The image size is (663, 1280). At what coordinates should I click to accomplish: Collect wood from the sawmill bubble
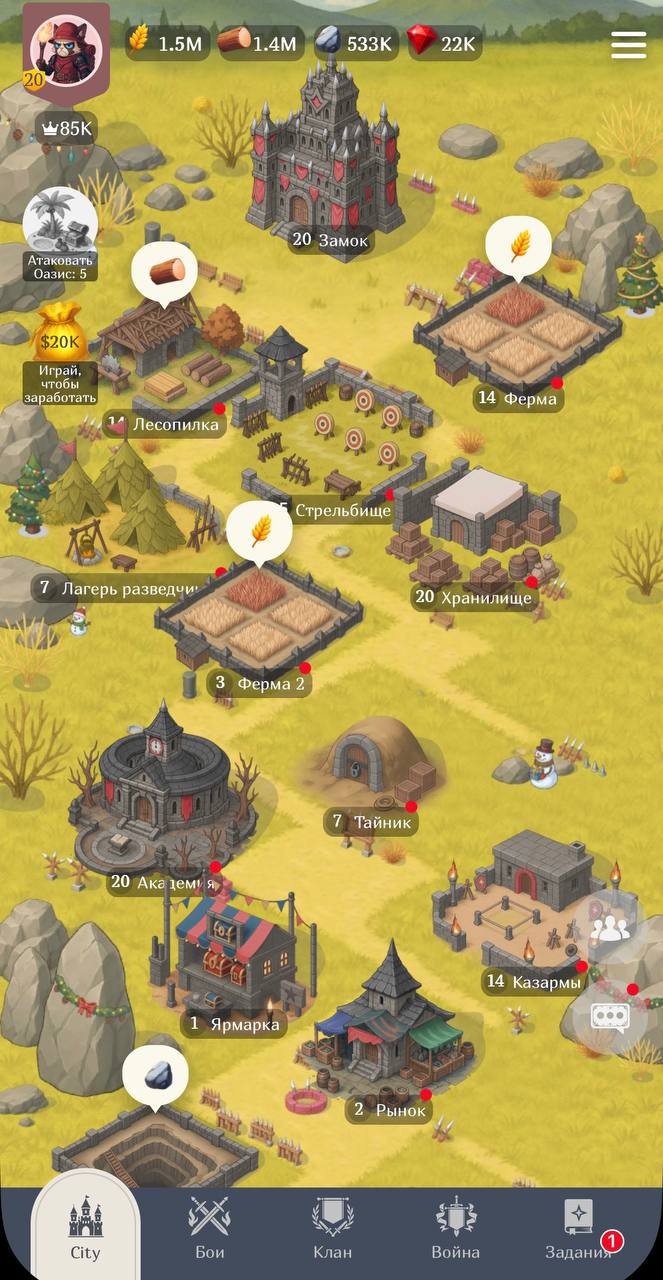click(x=165, y=271)
